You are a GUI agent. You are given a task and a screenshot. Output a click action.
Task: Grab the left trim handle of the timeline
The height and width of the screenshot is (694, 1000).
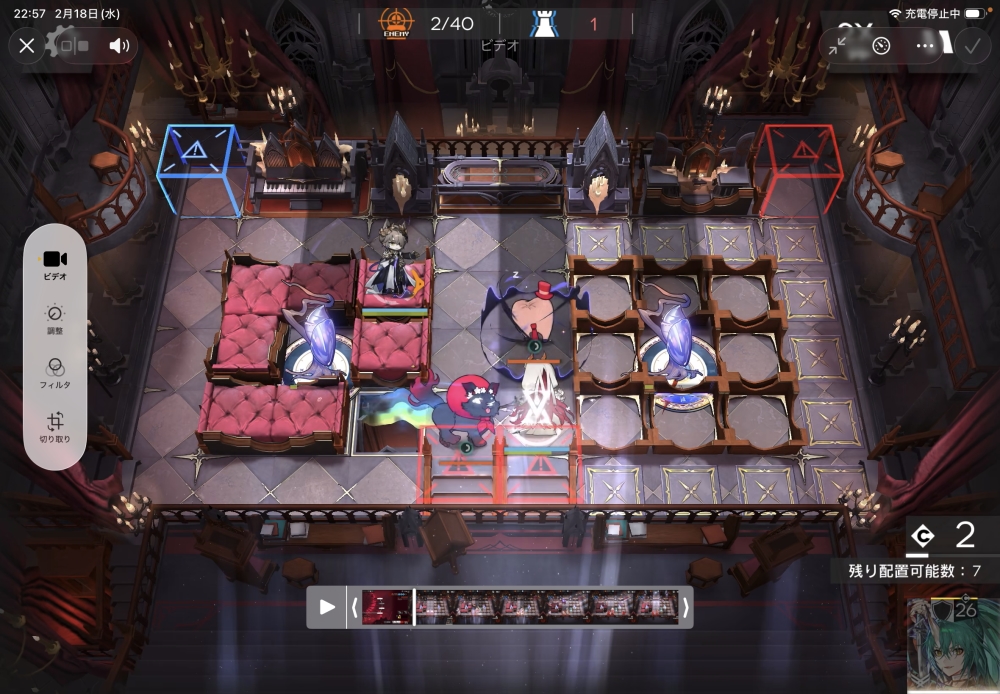coord(353,607)
